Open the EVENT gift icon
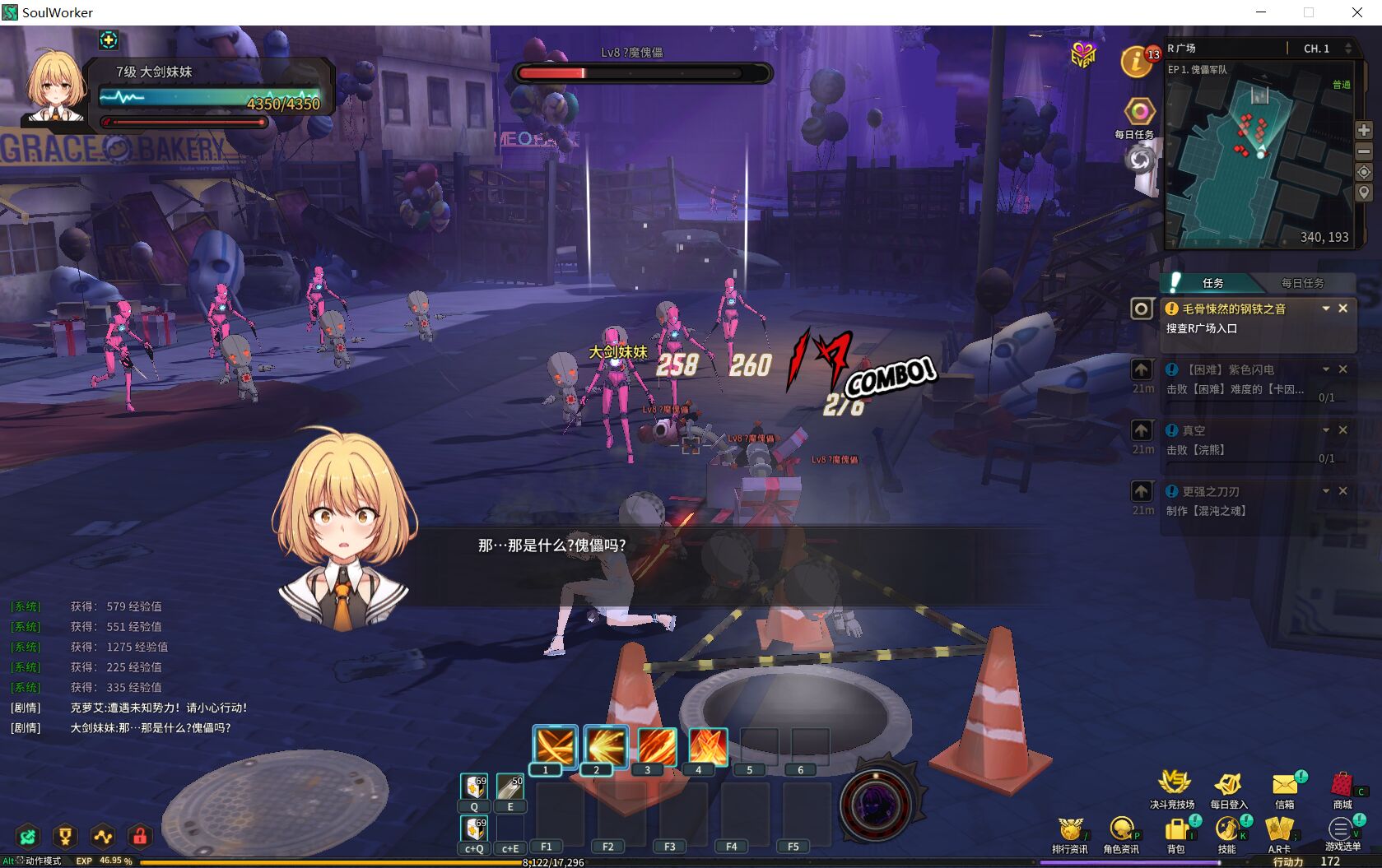 click(x=1083, y=55)
